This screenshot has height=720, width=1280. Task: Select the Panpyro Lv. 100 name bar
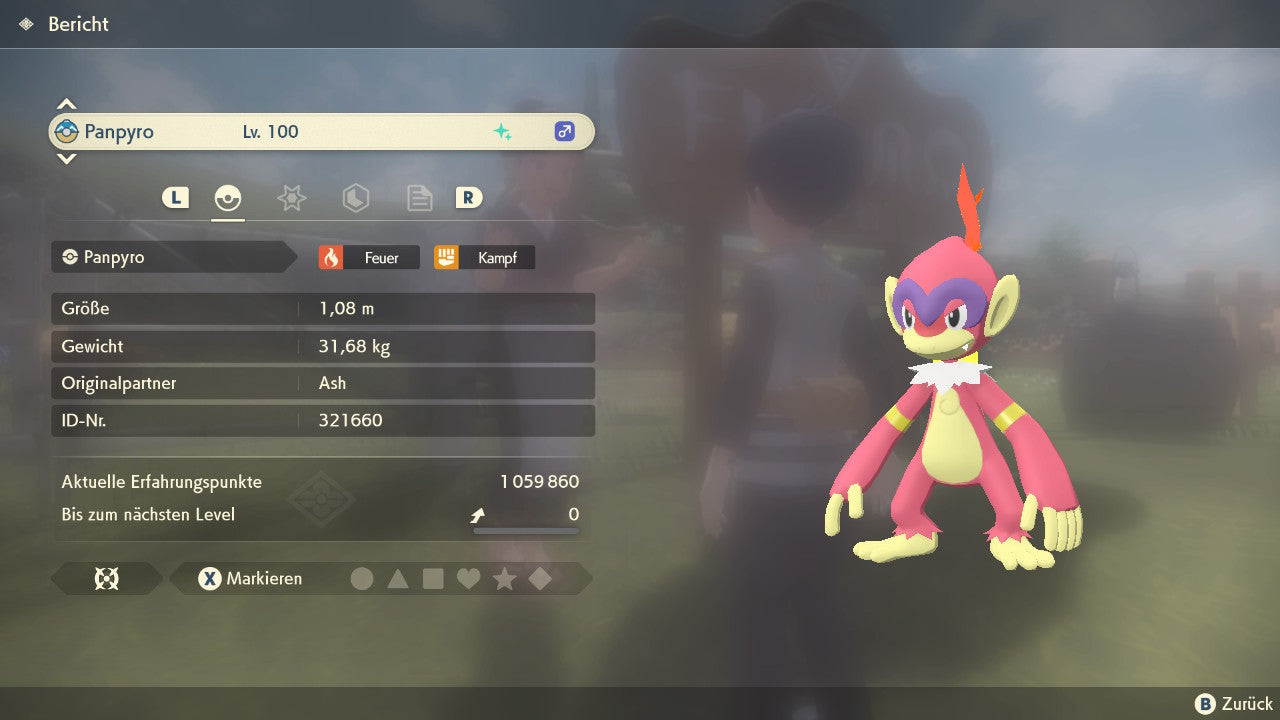[x=321, y=132]
